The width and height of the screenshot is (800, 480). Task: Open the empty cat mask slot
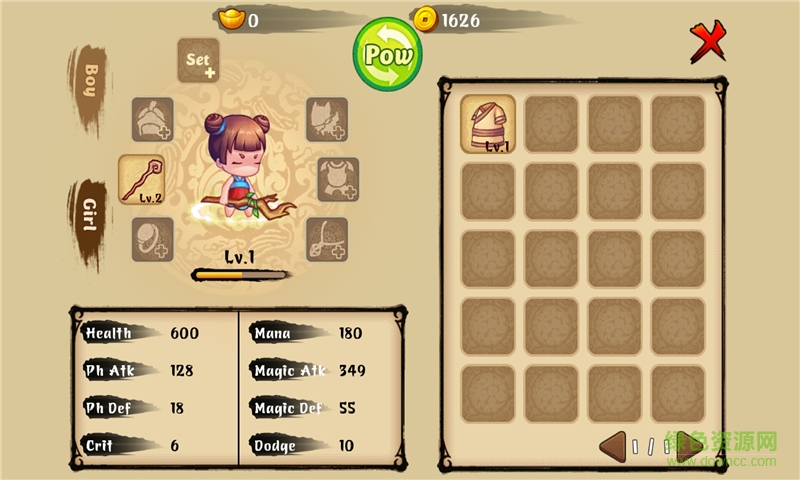point(326,119)
